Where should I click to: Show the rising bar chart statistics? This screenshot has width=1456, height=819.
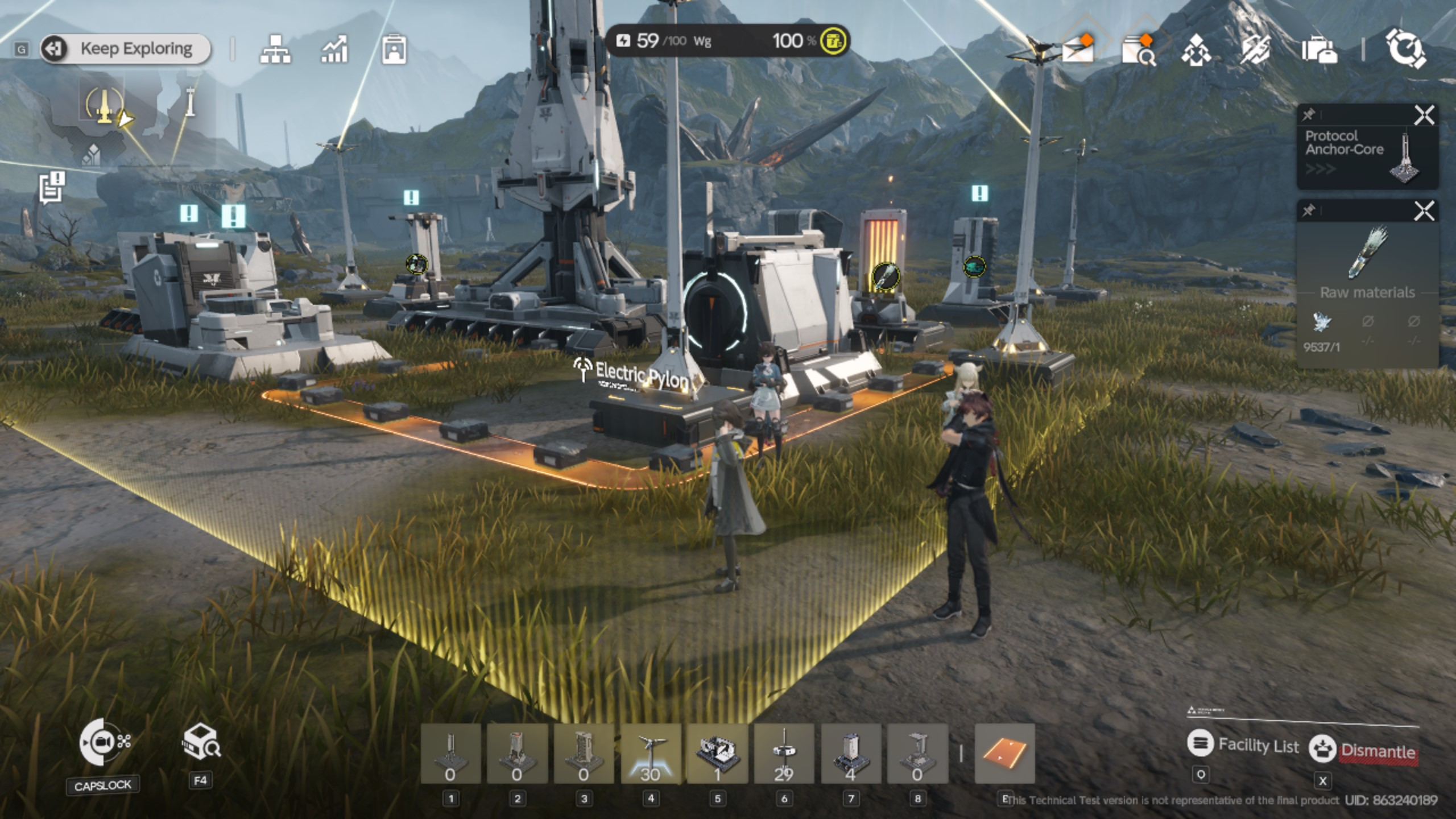pyautogui.click(x=334, y=49)
